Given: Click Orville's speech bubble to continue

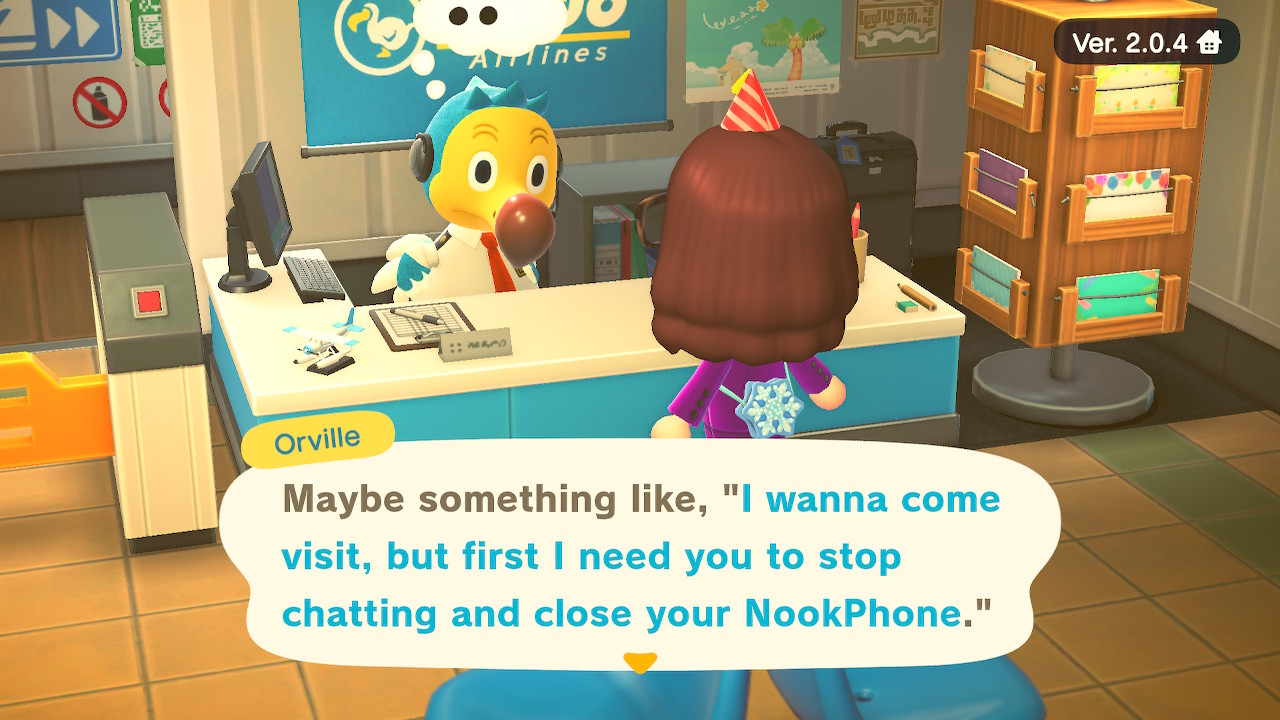Looking at the screenshot, I should point(640,555).
